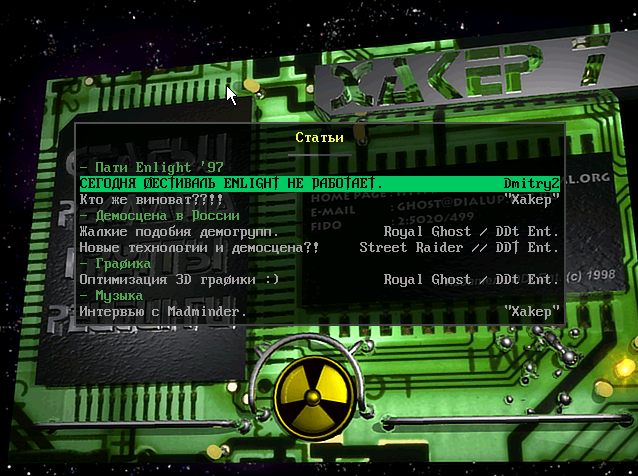Open the highlighted Enlight festival article
Screen dimensions: 638x476
[x=231, y=183]
